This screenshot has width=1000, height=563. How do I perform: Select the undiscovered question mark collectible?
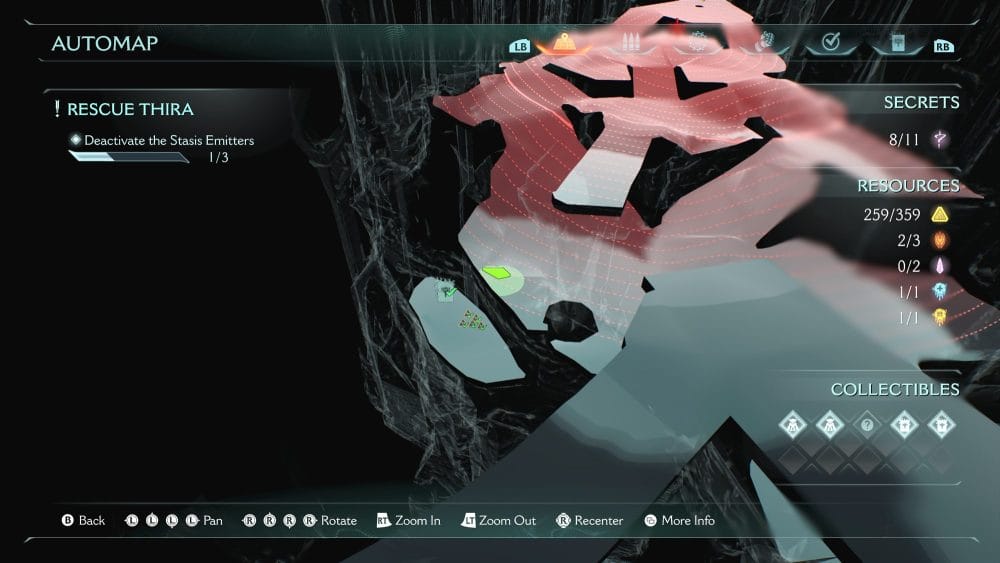tap(867, 425)
